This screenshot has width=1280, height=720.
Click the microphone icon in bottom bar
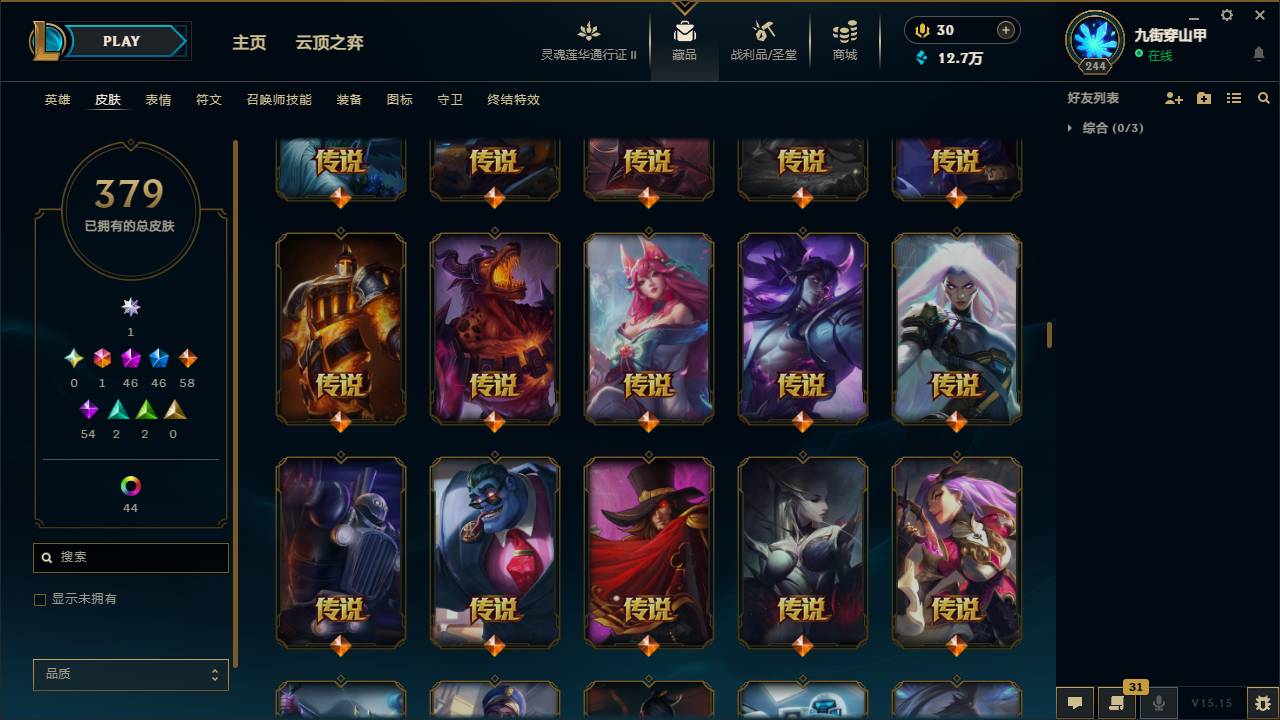click(x=1158, y=702)
